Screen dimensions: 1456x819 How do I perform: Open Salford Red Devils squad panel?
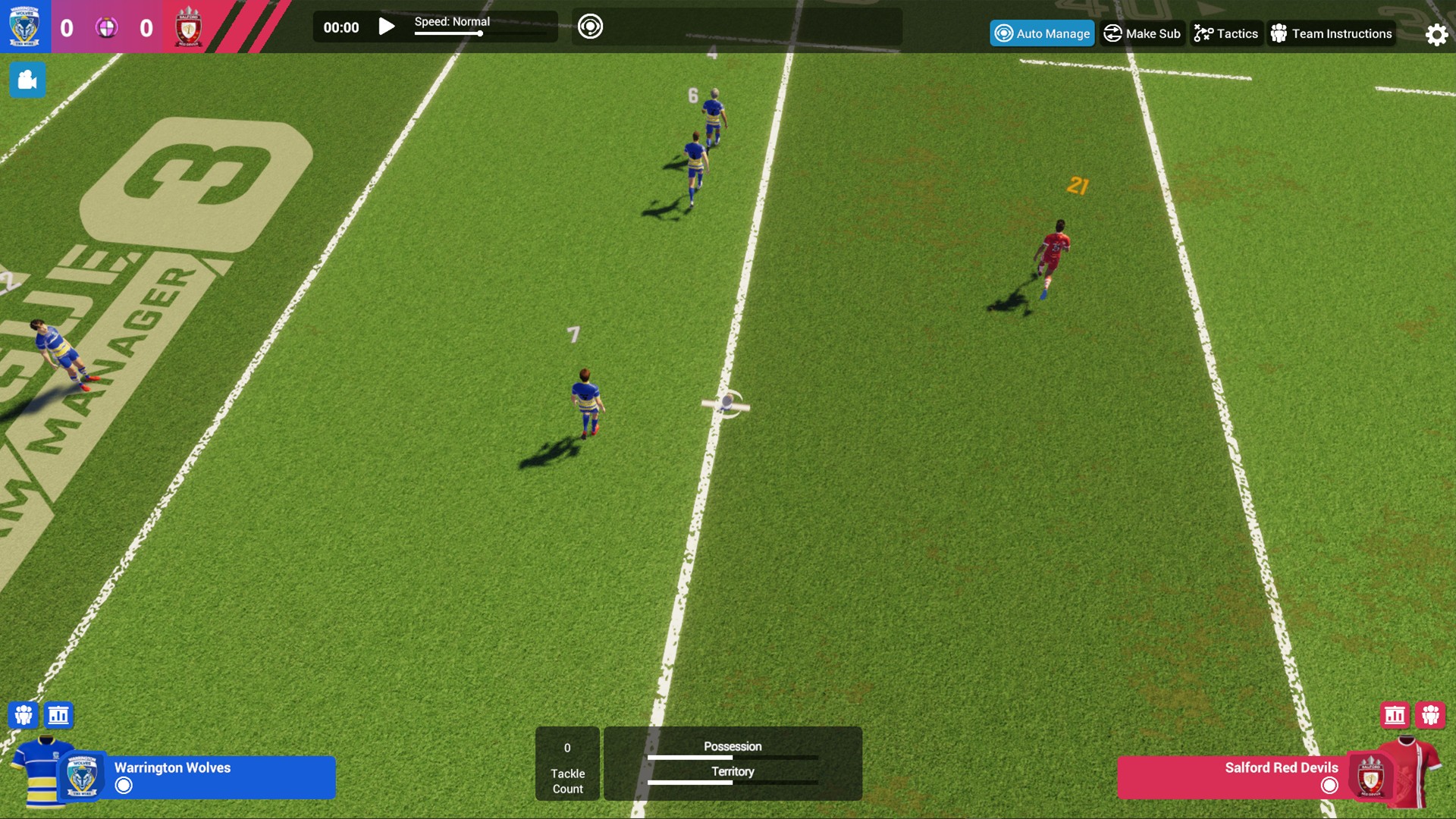1432,715
